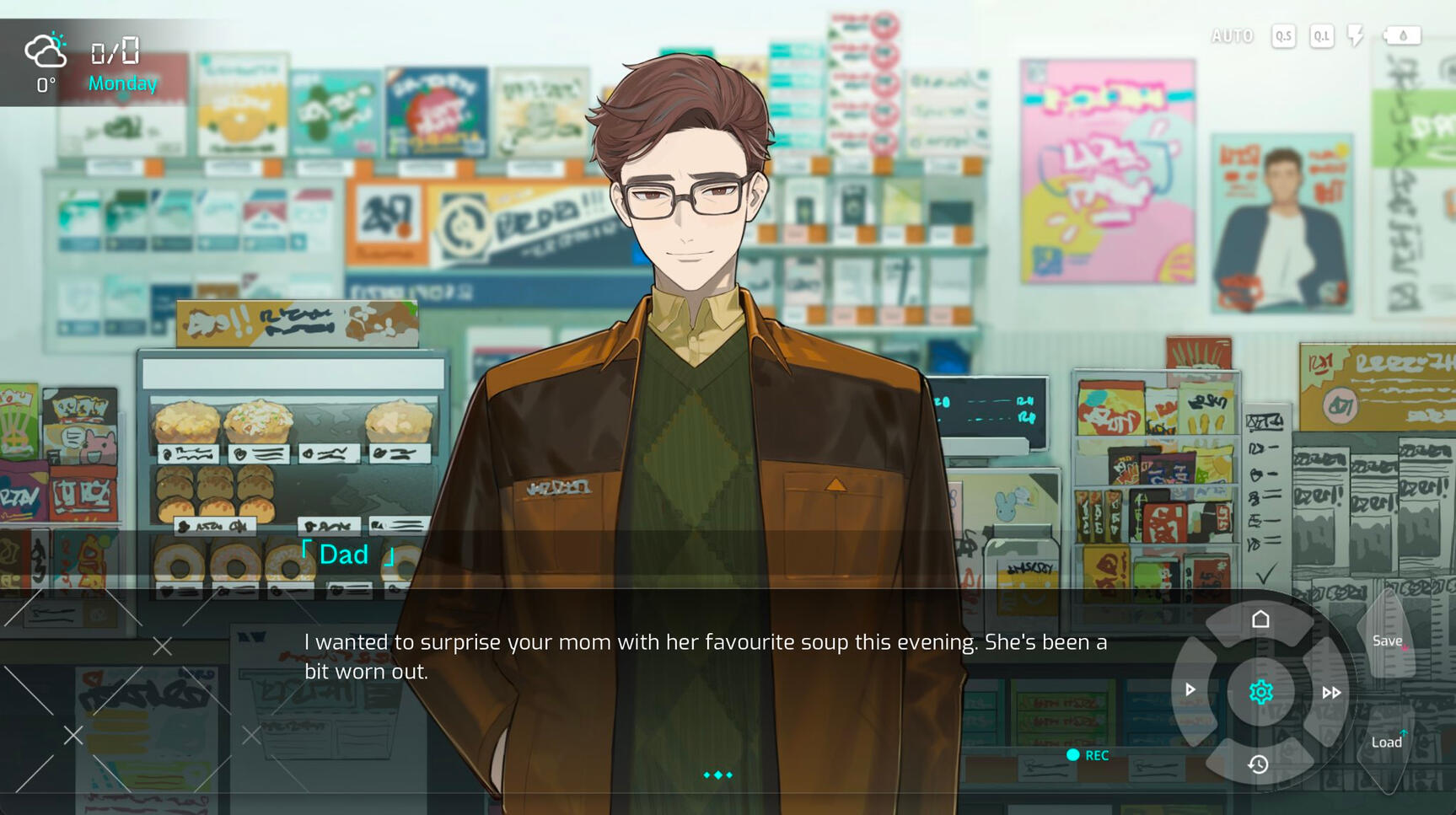Click the Q.S quick save button
This screenshot has width=1456, height=815.
pos(1283,36)
